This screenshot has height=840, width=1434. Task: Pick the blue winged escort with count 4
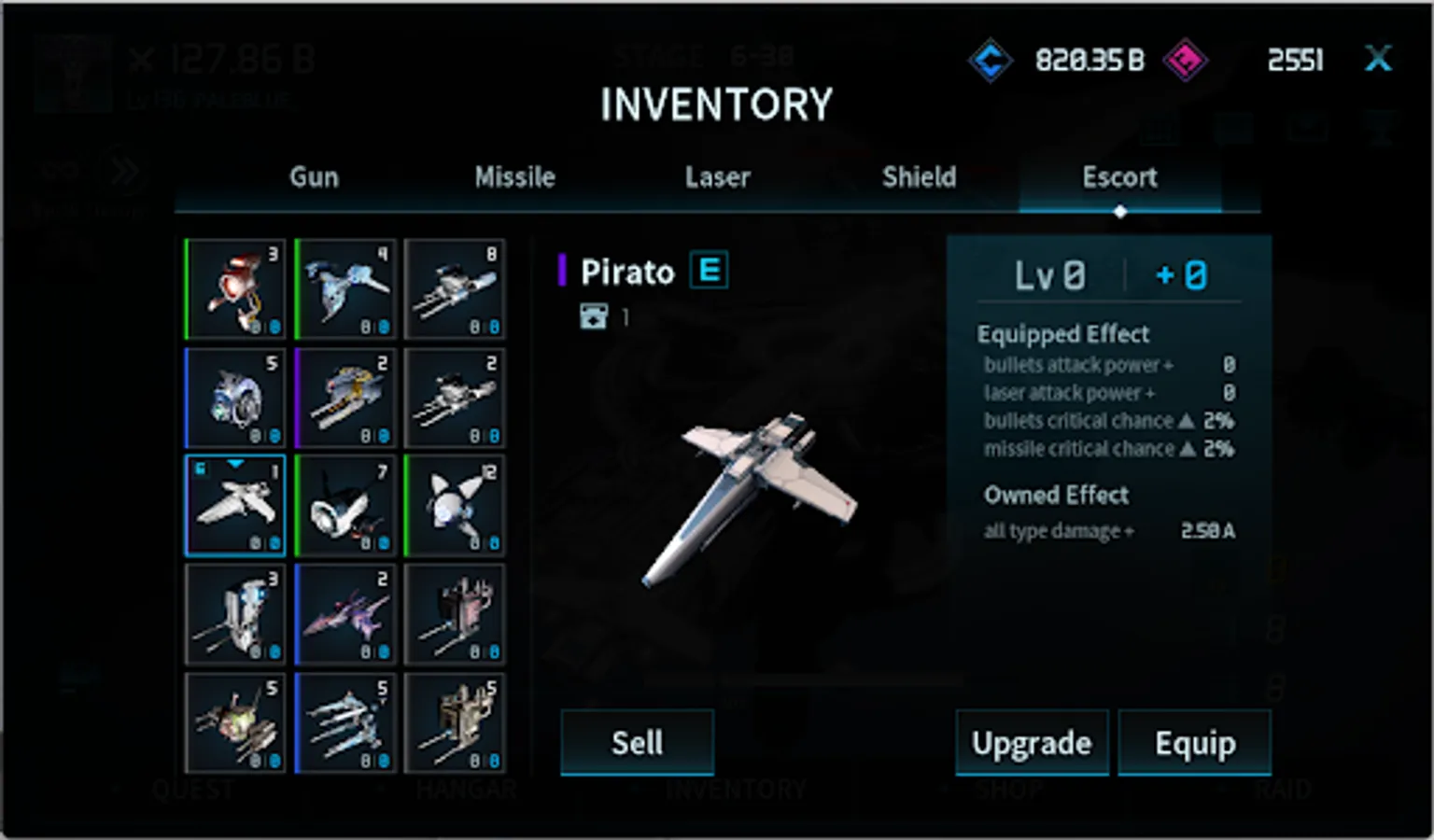(x=345, y=288)
